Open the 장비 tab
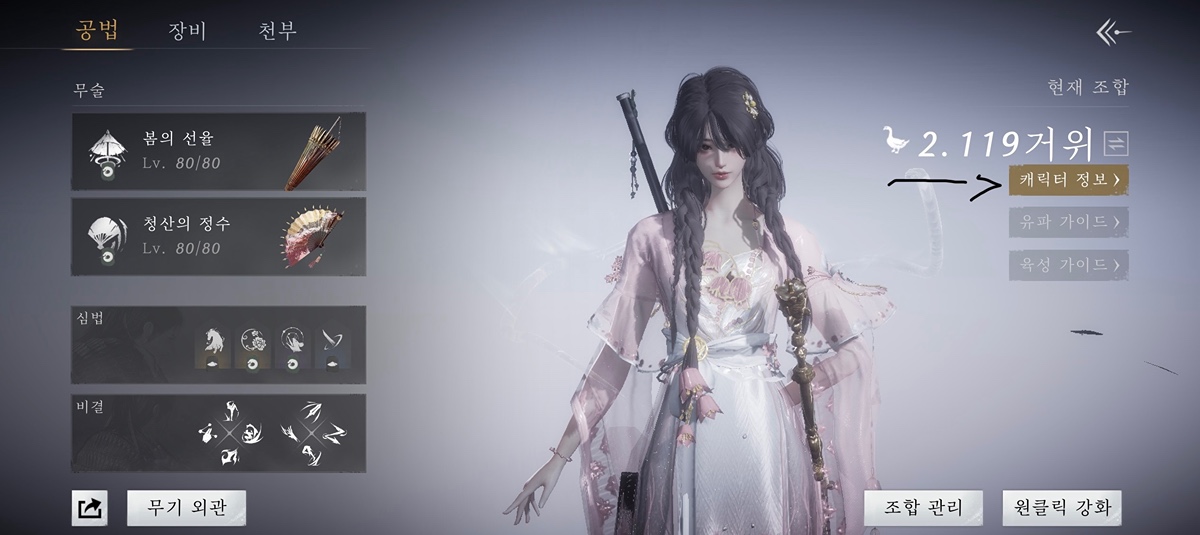 [187, 30]
